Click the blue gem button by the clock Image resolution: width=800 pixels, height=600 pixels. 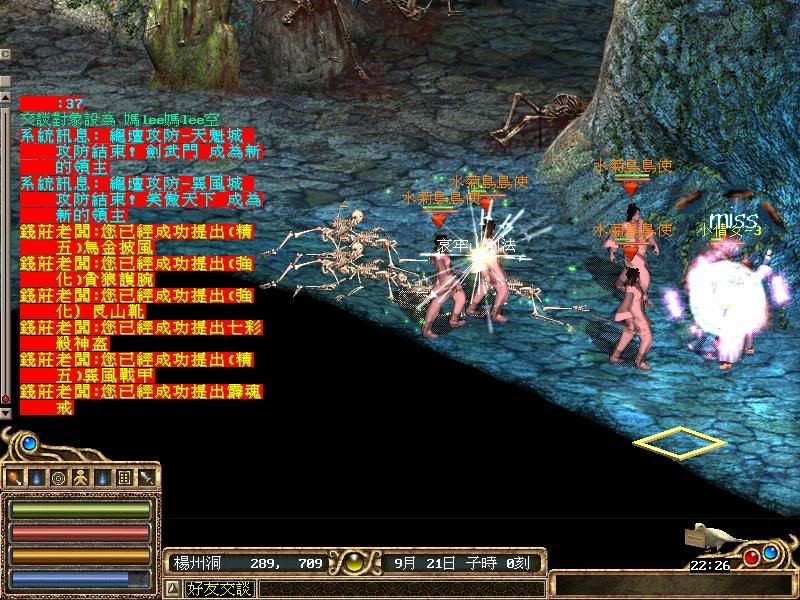point(771,551)
